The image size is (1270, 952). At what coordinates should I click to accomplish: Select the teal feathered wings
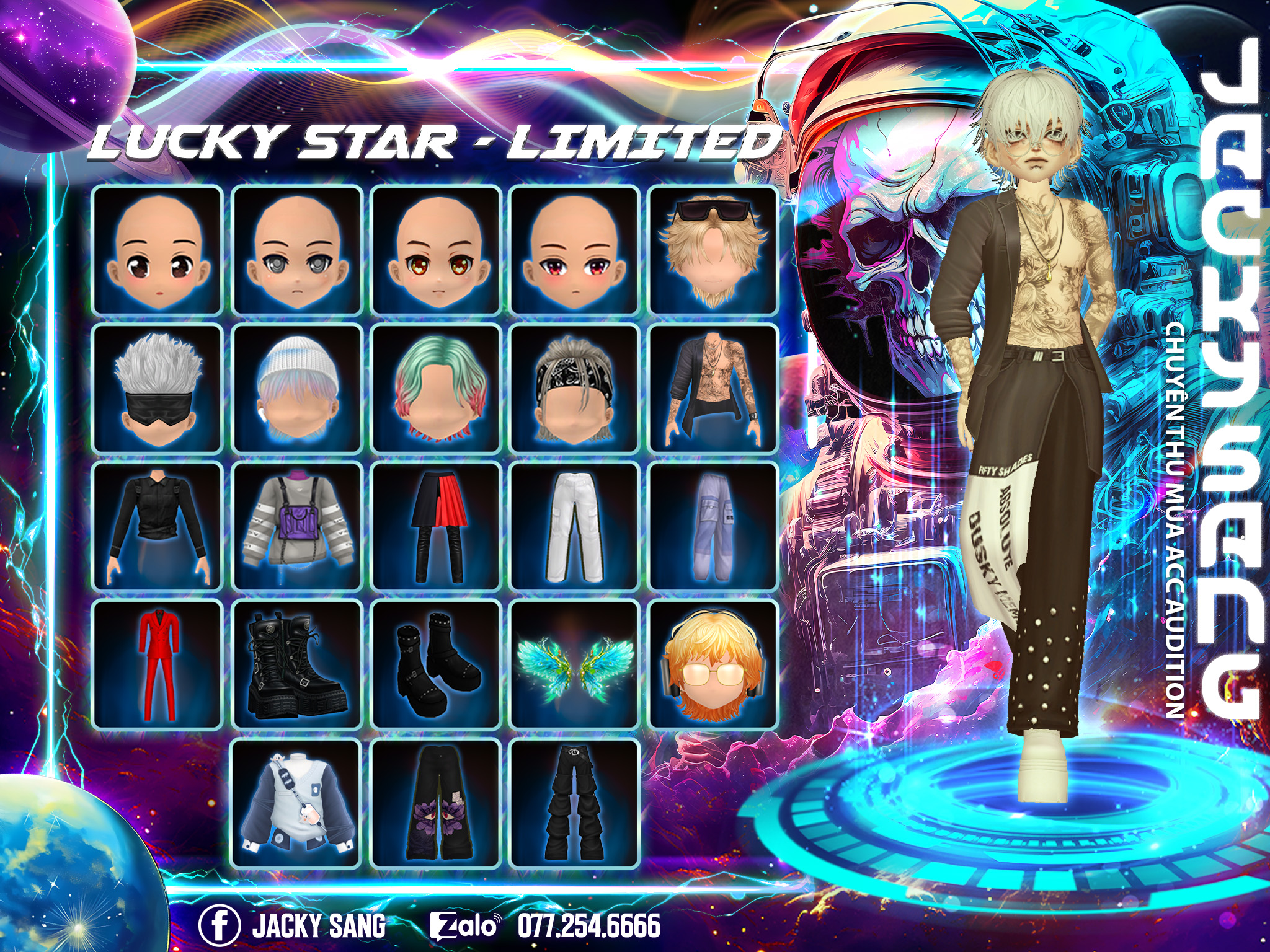[x=574, y=665]
